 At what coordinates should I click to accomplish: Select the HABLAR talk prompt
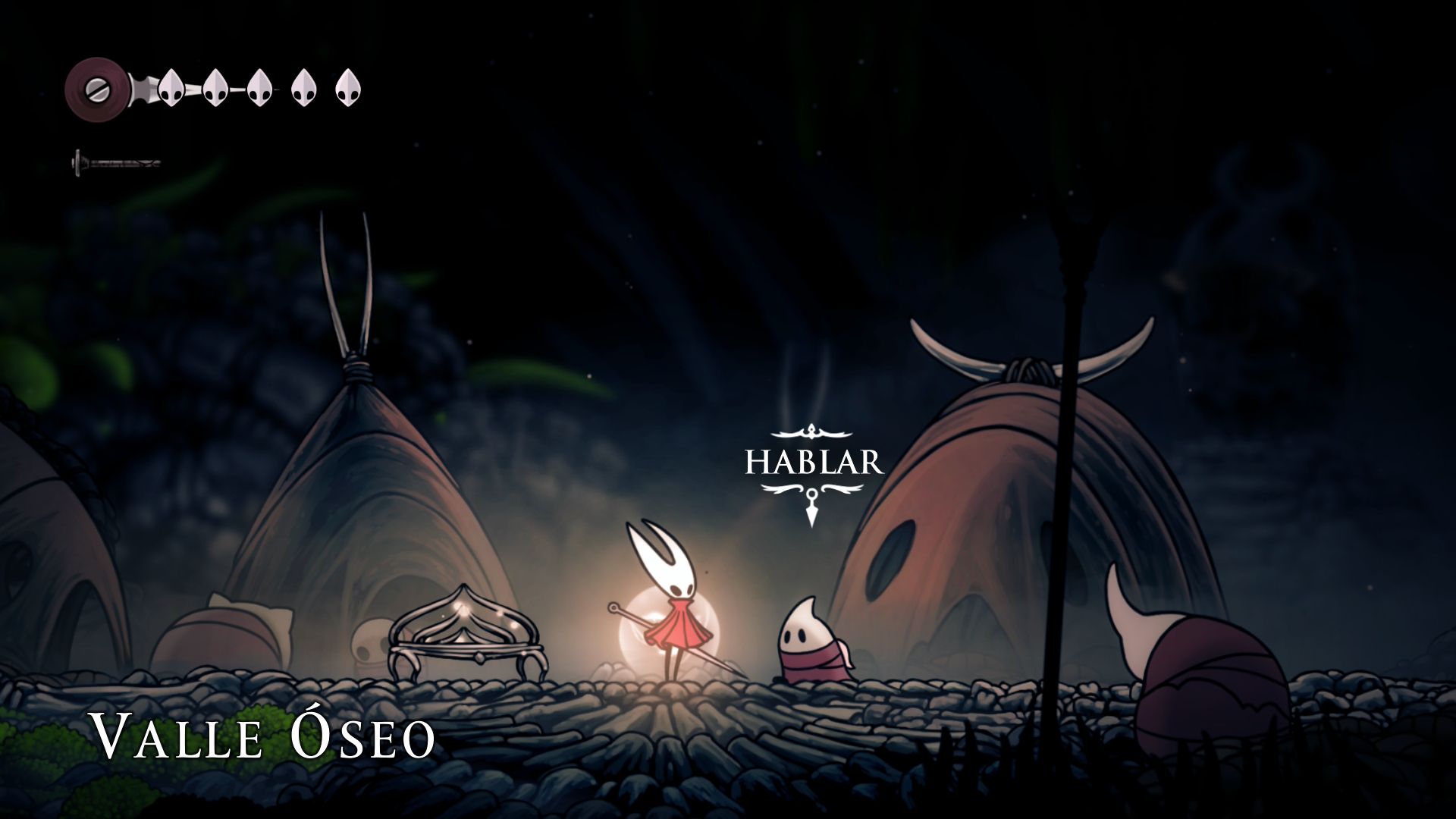click(814, 462)
